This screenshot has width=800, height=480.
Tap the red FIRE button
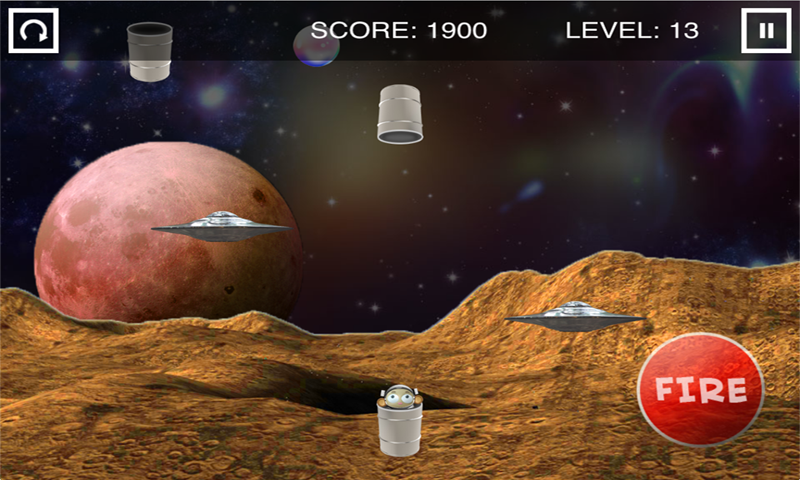click(700, 388)
